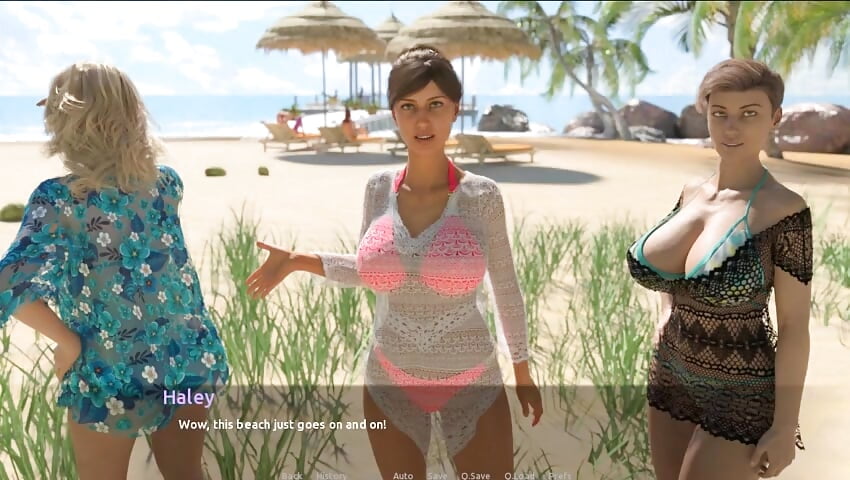Open the Save menu
This screenshot has width=850, height=480.
pos(438,476)
